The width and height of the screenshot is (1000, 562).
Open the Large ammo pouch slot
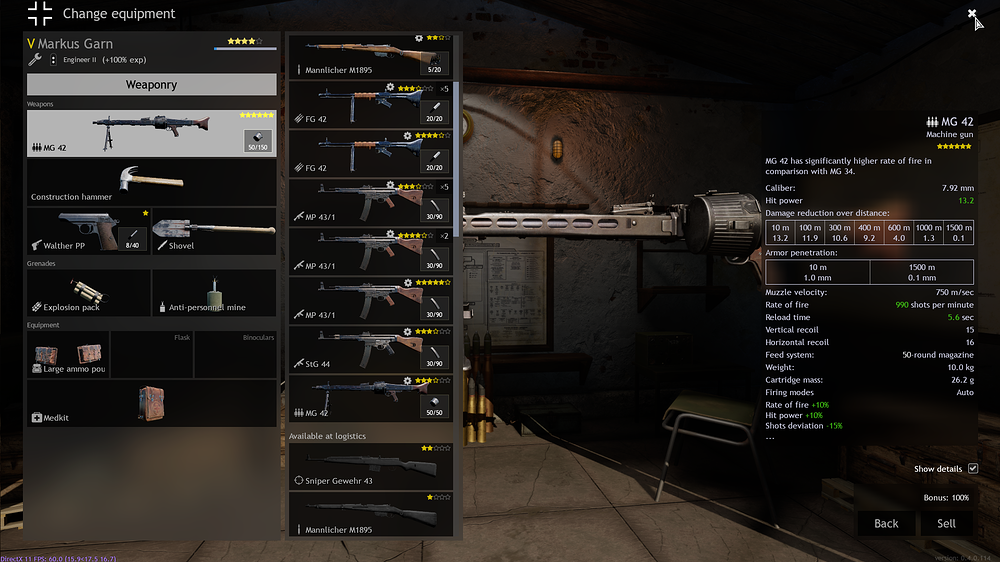click(68, 355)
